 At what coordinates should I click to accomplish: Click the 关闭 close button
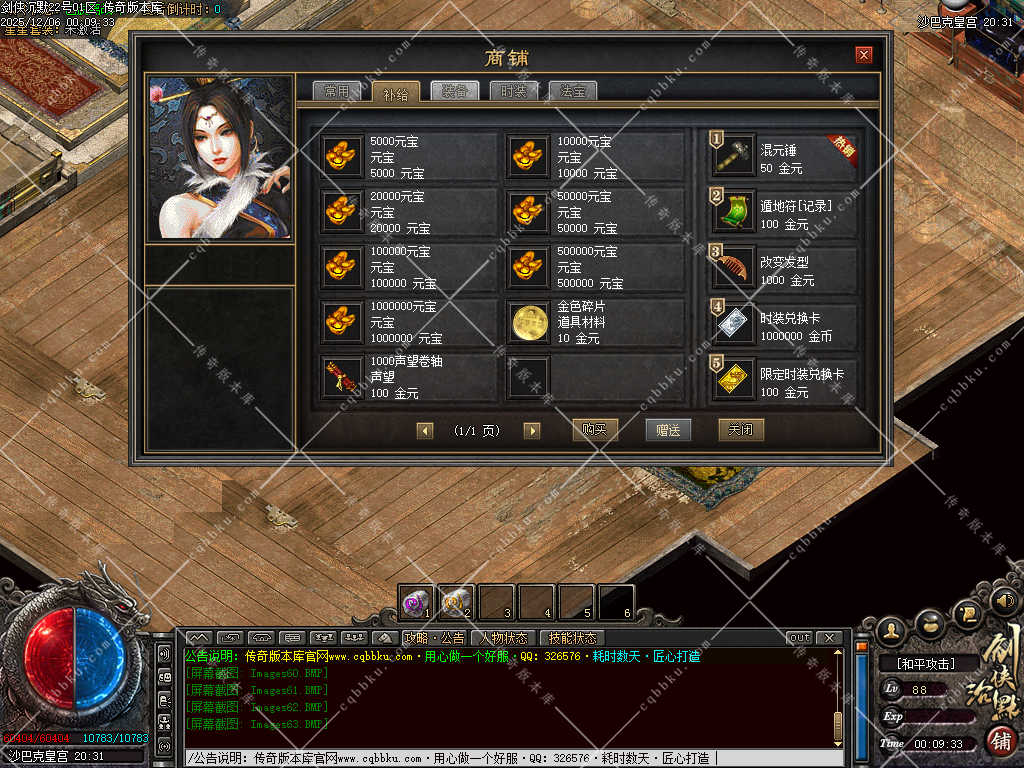pyautogui.click(x=741, y=430)
